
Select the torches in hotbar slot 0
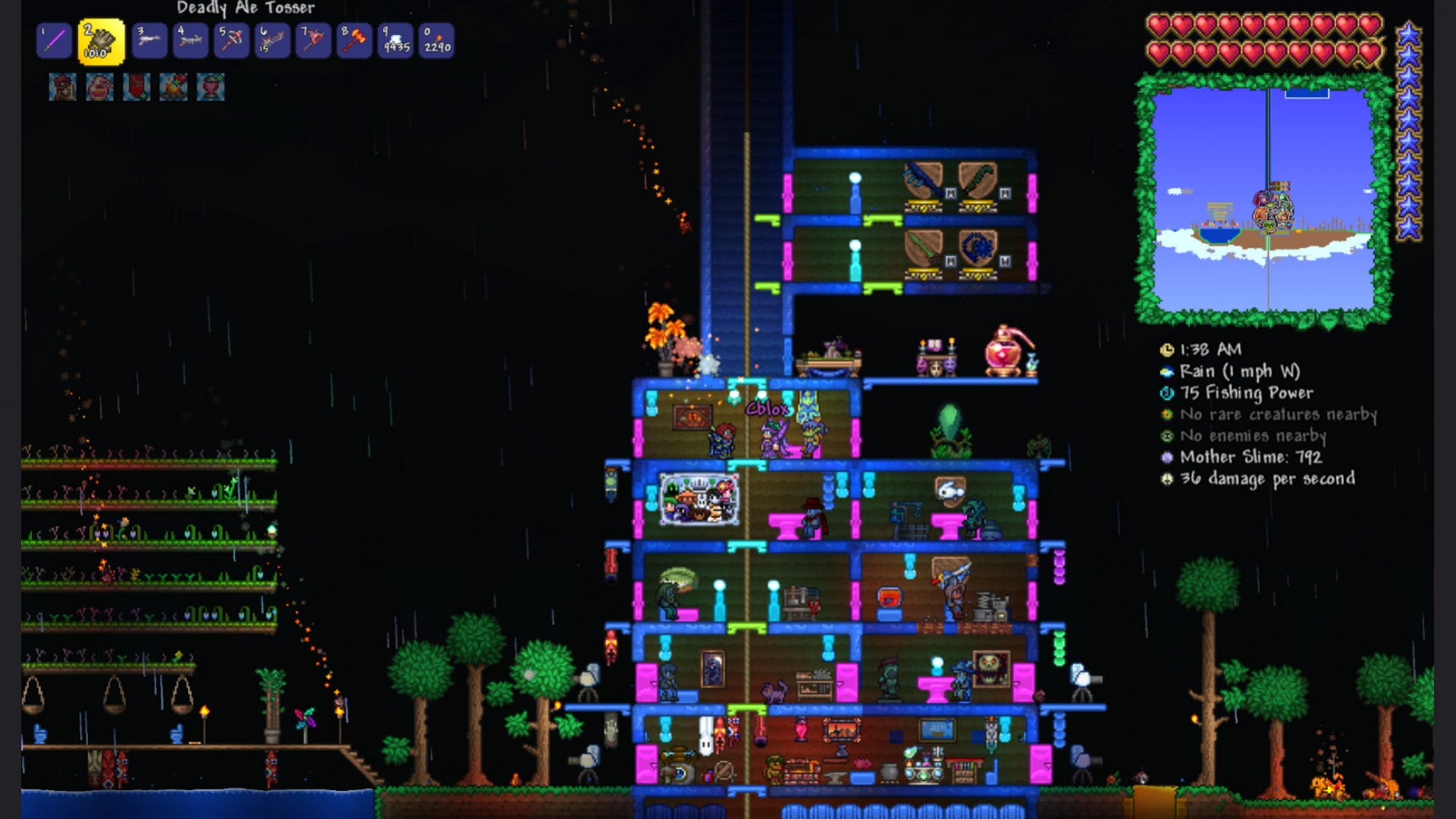[437, 41]
